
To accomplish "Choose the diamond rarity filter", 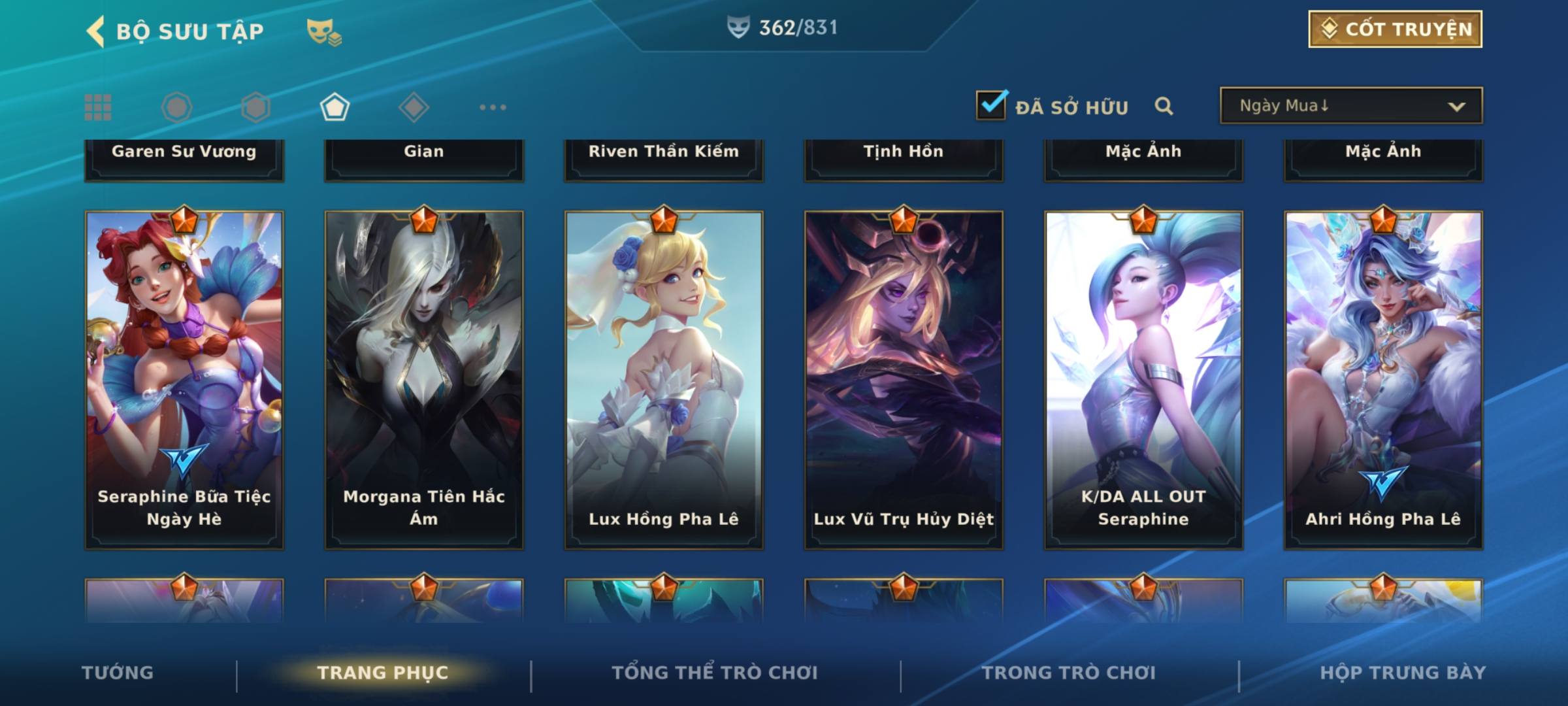I will 414,107.
